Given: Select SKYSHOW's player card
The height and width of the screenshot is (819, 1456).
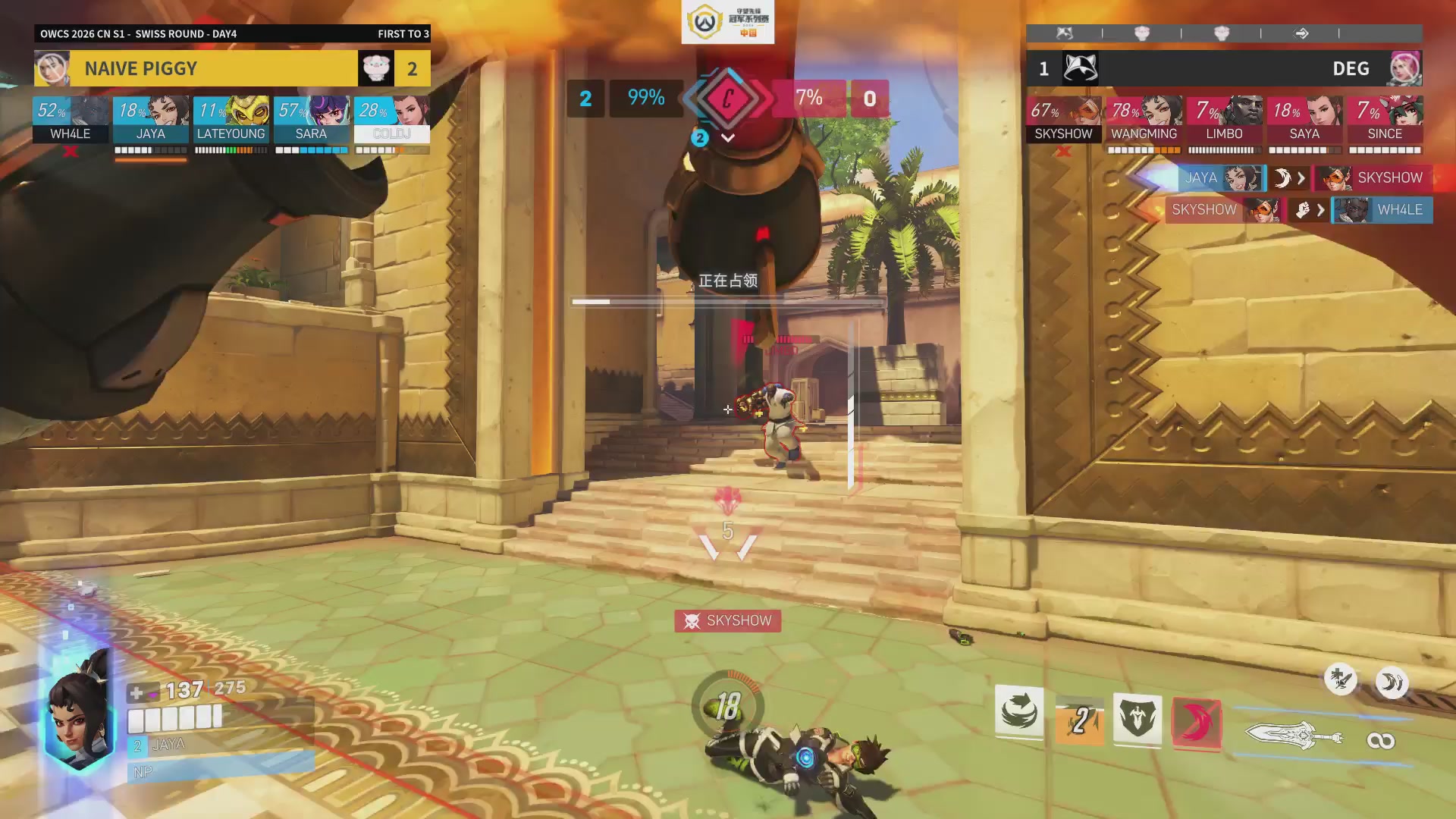Looking at the screenshot, I should pyautogui.click(x=1063, y=119).
